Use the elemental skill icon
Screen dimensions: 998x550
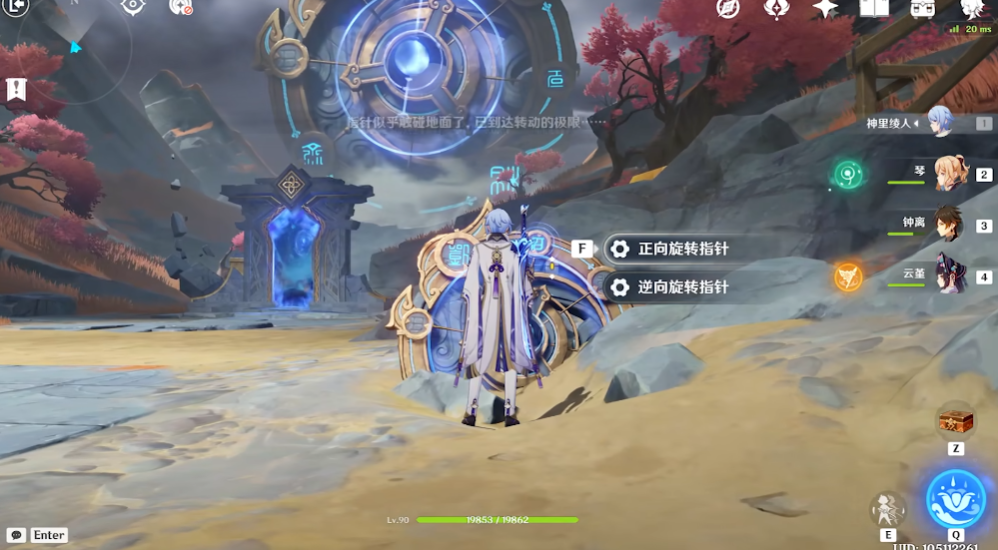[888, 510]
